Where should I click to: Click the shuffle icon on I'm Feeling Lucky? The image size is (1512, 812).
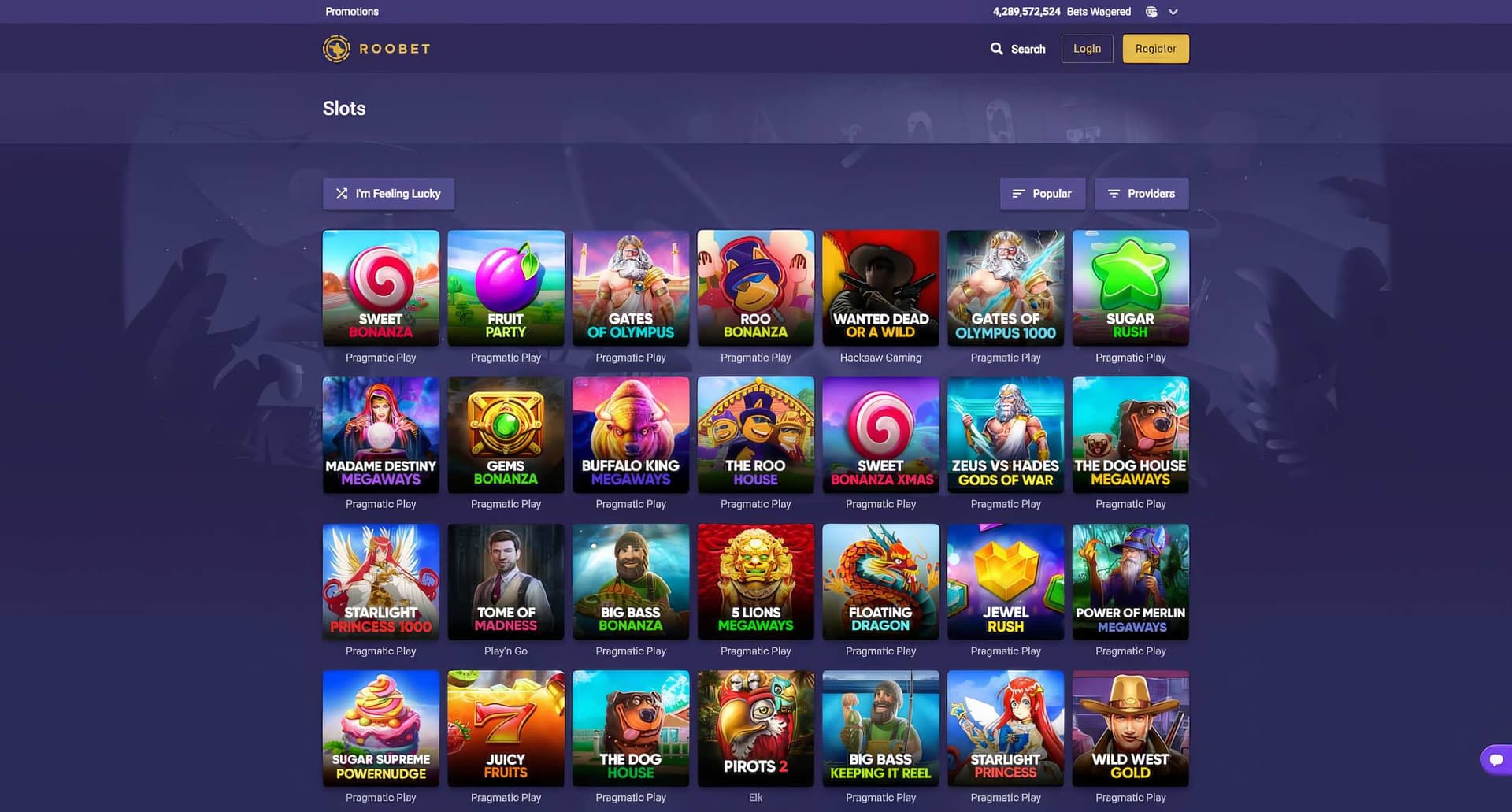pos(342,193)
